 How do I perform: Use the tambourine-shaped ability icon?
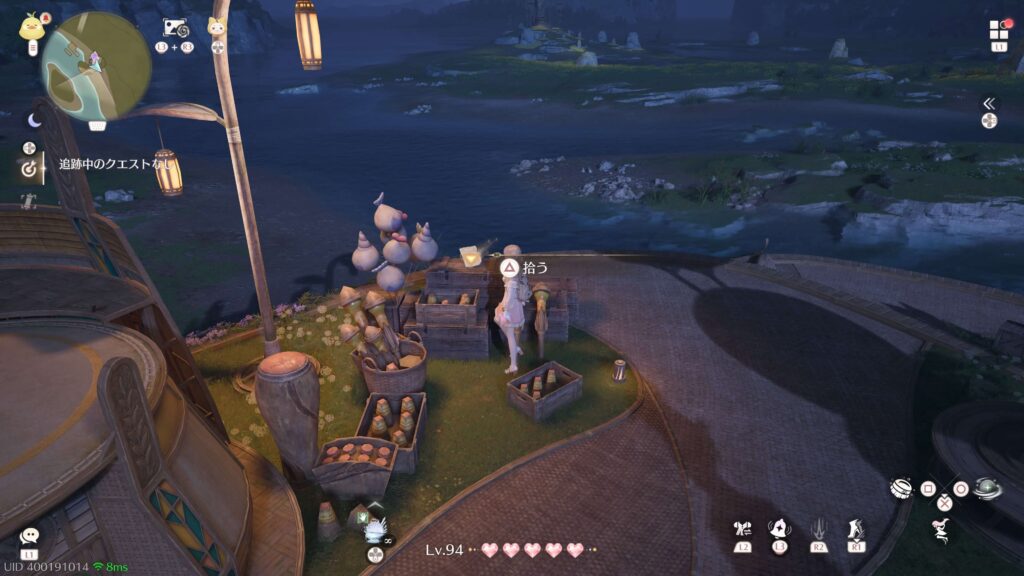pos(902,489)
